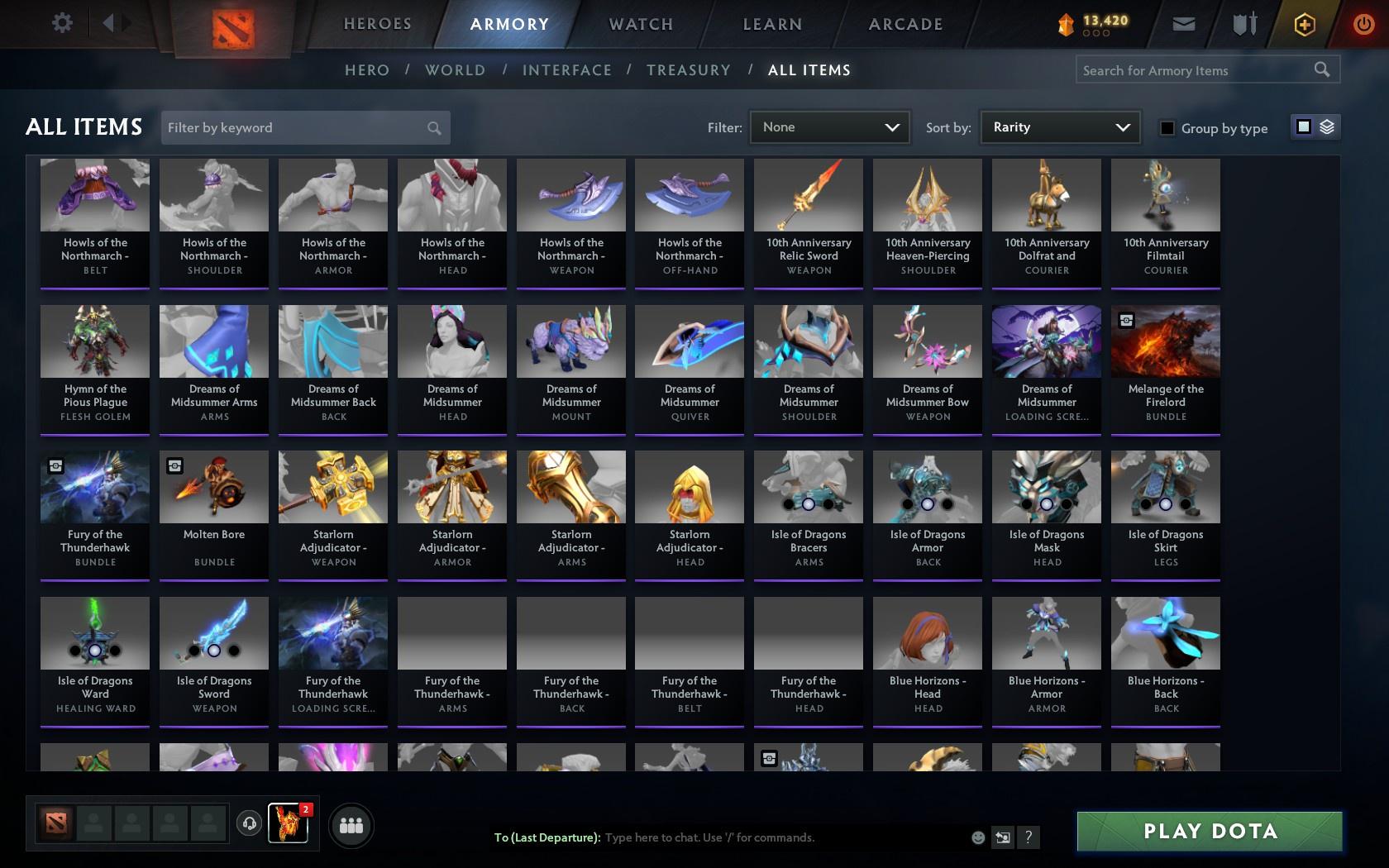This screenshot has width=1389, height=868.
Task: Click the help question mark near chat
Action: pyautogui.click(x=1028, y=837)
